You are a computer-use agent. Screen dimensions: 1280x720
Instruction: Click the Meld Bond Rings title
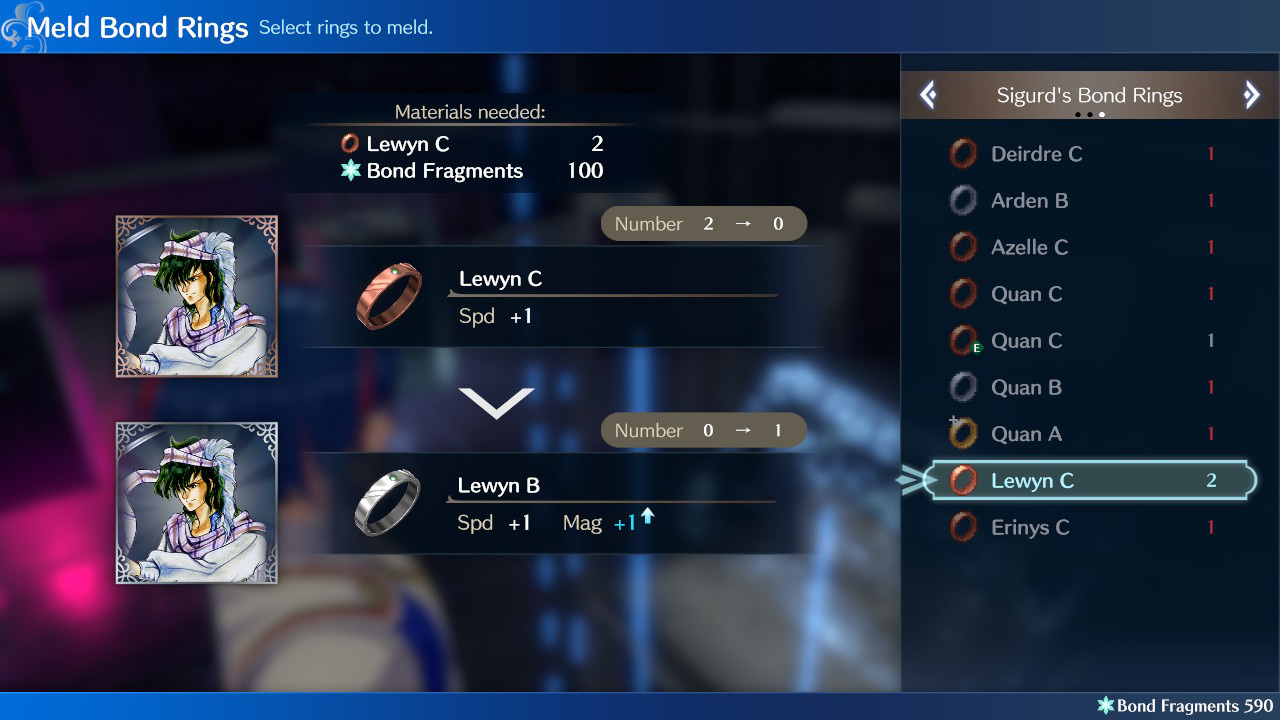tap(138, 27)
